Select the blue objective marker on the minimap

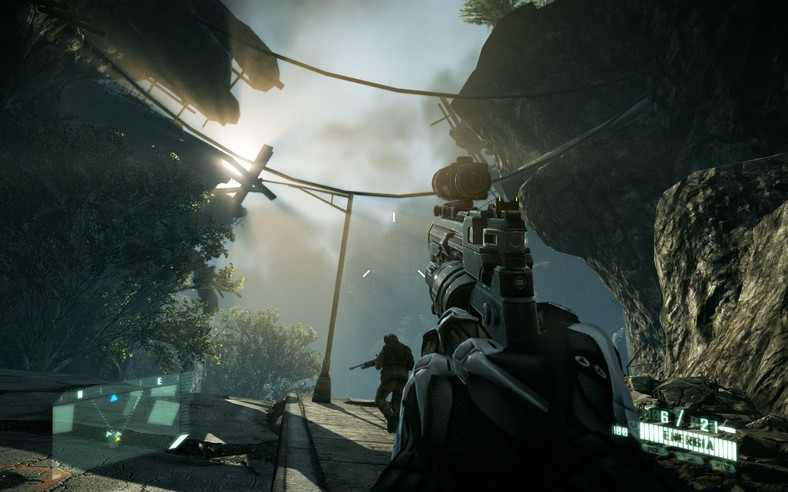(113, 397)
